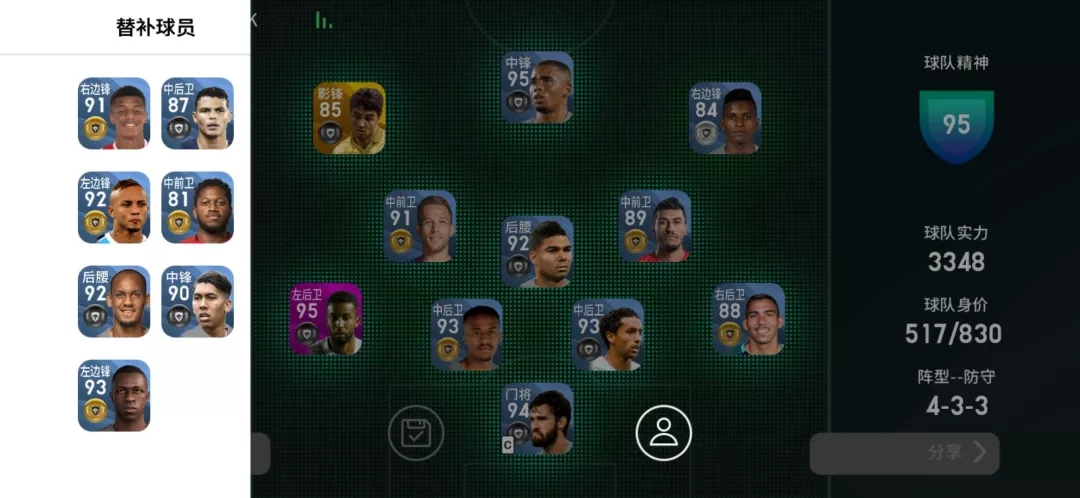This screenshot has width=1080, height=498.
Task: Select the 中前卫 89 starting card
Action: tap(654, 227)
